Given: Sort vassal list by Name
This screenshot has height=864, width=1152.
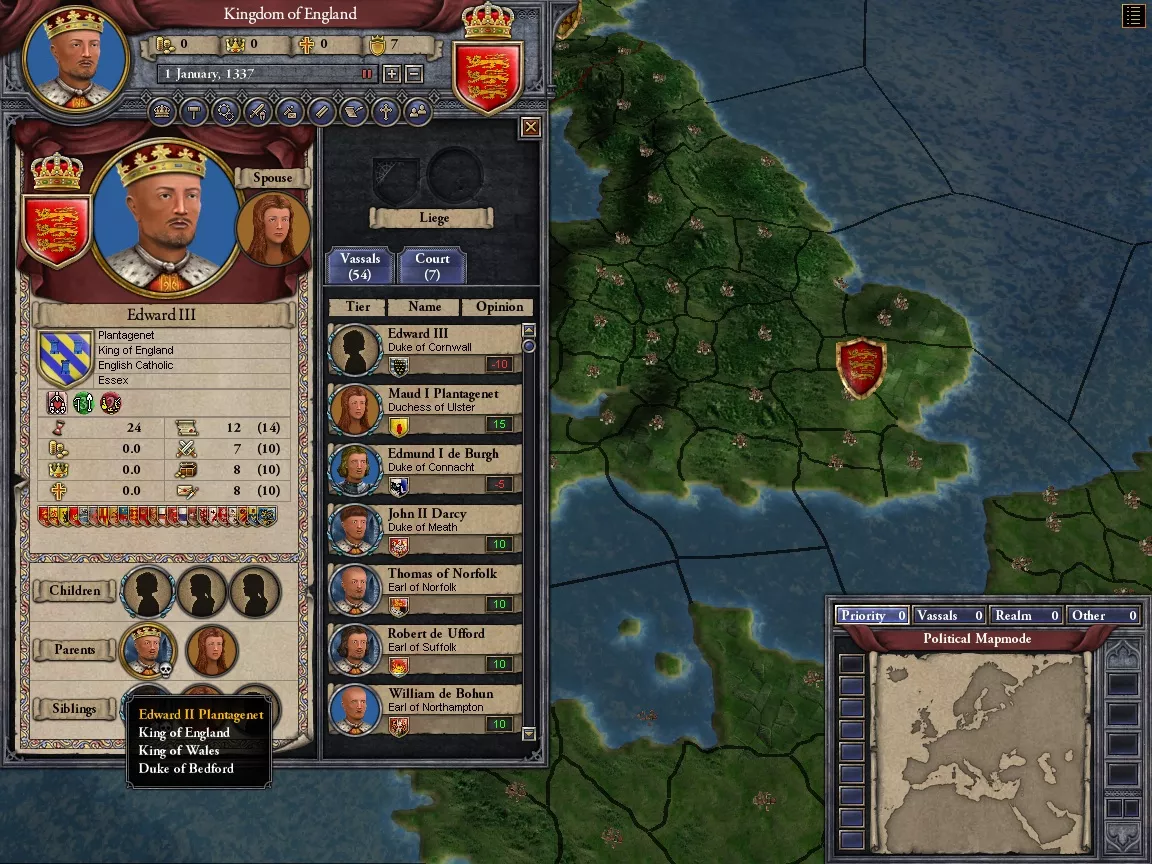Looking at the screenshot, I should point(424,307).
